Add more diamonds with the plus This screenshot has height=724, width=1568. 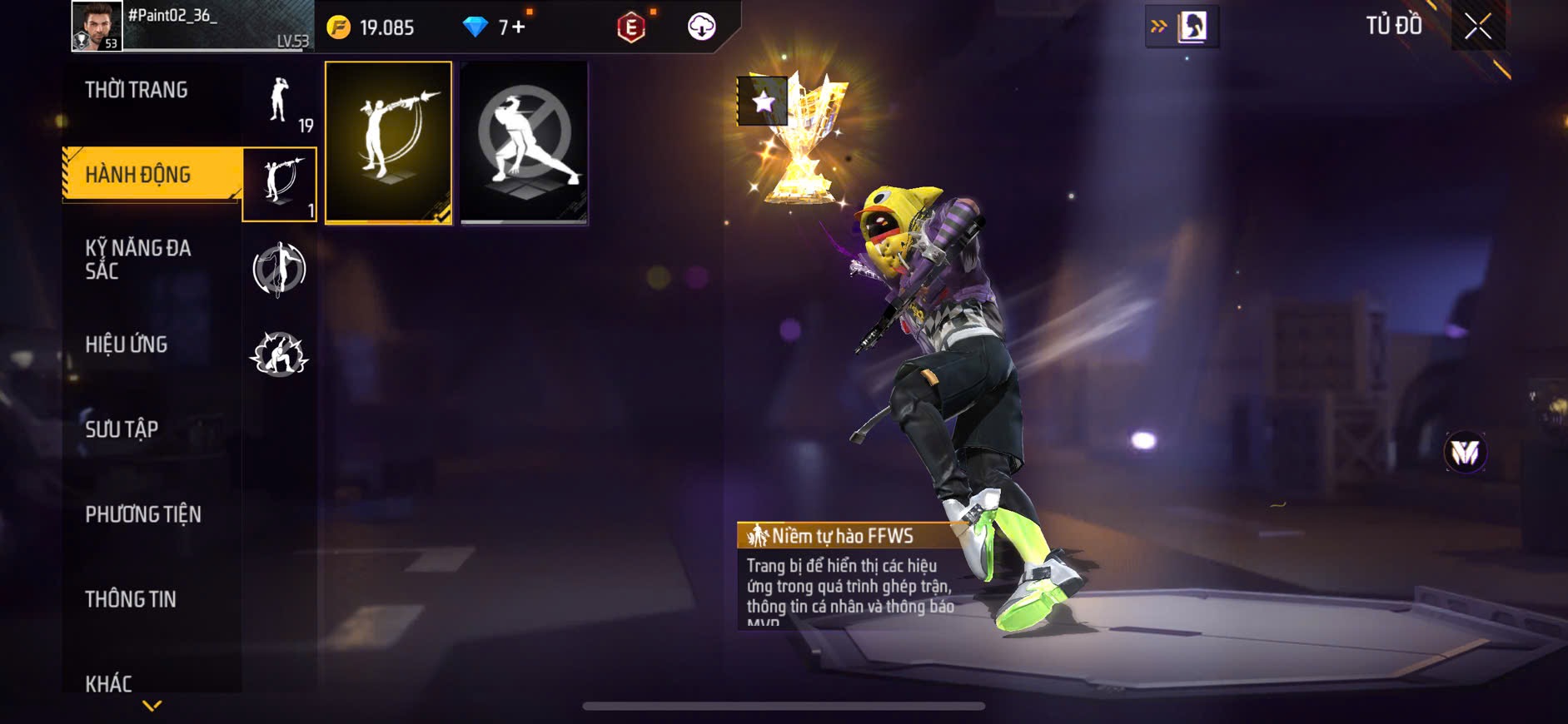[x=519, y=27]
